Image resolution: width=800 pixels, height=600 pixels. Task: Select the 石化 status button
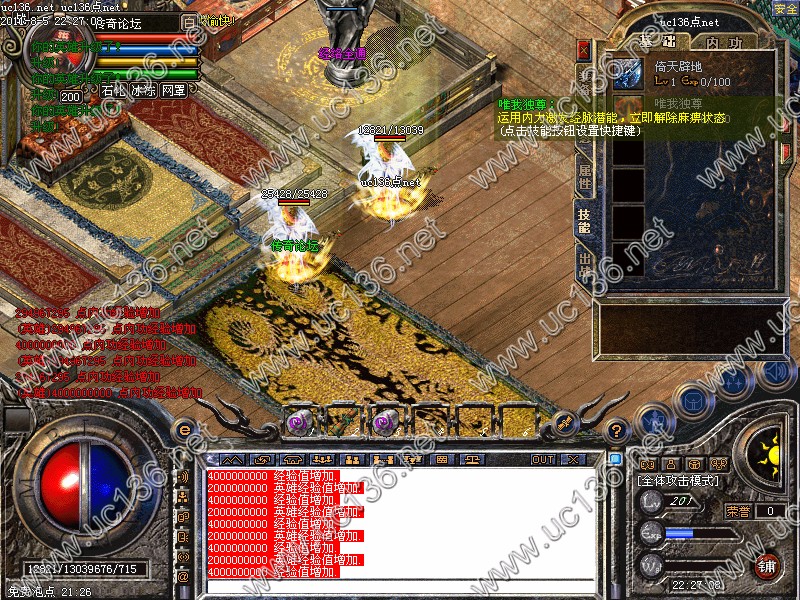point(114,89)
